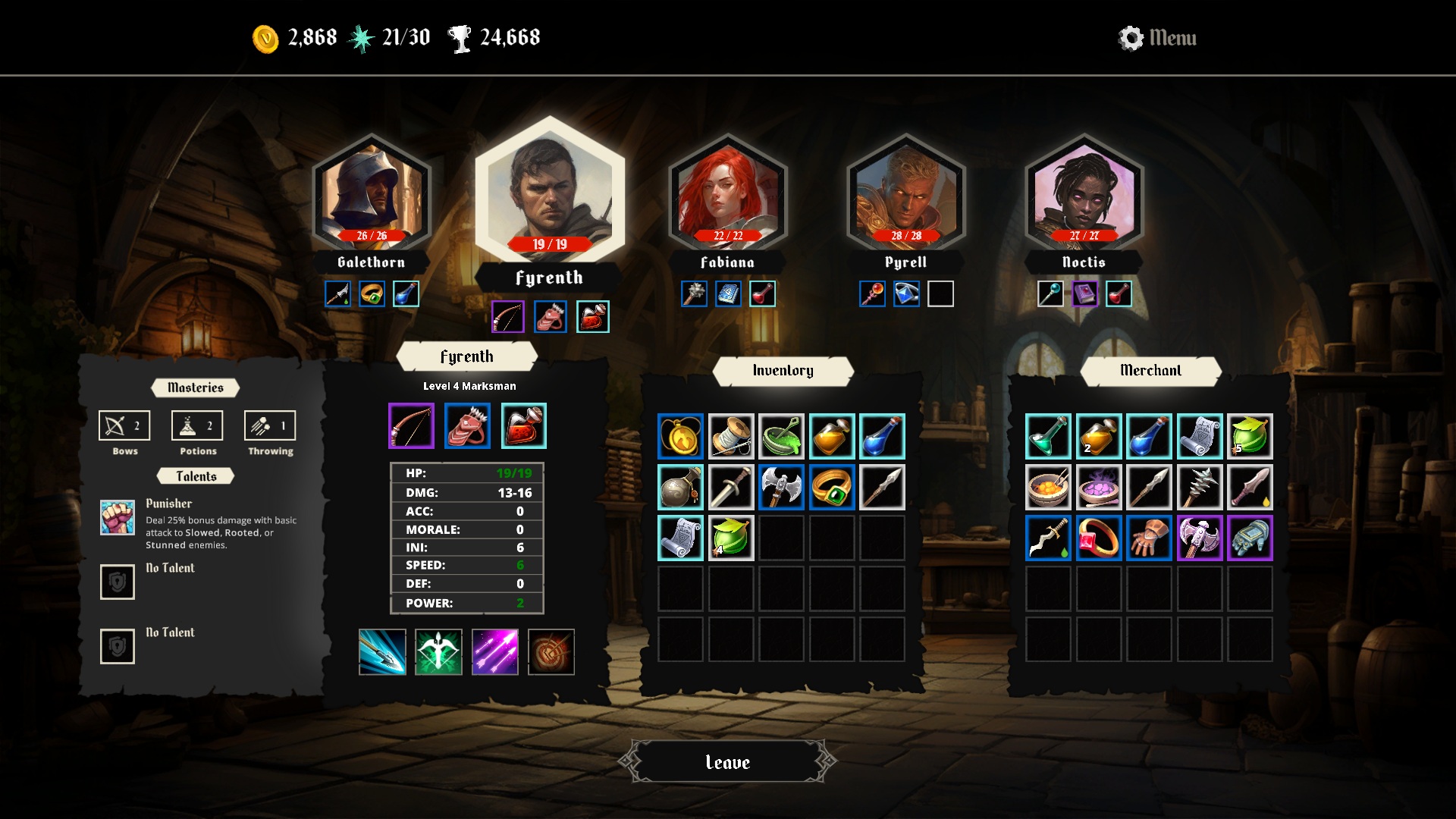
Task: Choose the merchant's green potion flask
Action: coord(1048,437)
